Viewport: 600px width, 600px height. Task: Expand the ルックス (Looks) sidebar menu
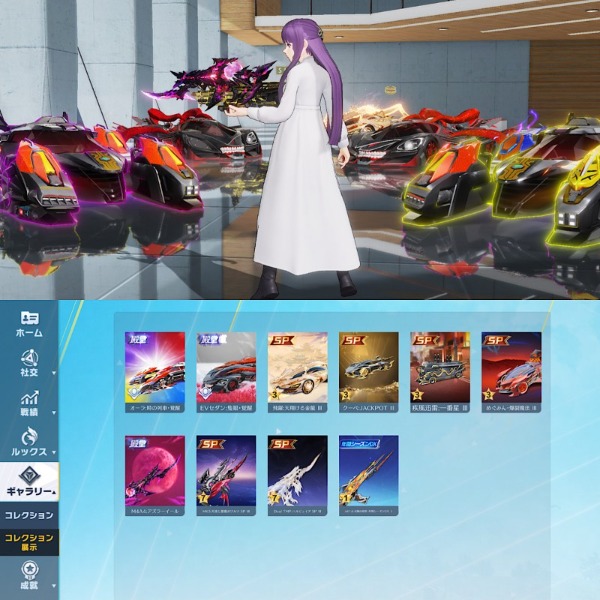29,442
